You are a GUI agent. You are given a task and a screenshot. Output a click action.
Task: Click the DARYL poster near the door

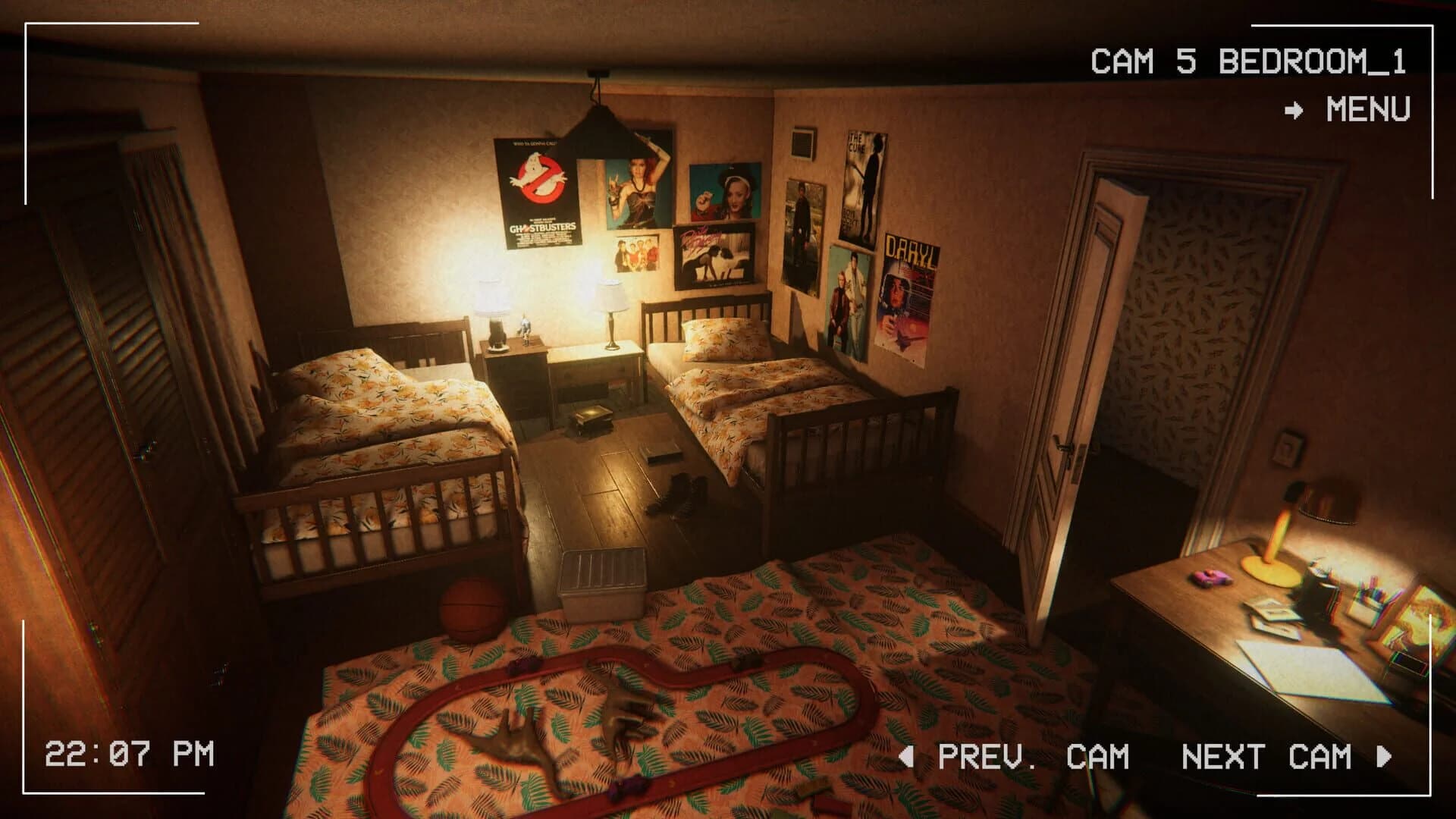(907, 292)
